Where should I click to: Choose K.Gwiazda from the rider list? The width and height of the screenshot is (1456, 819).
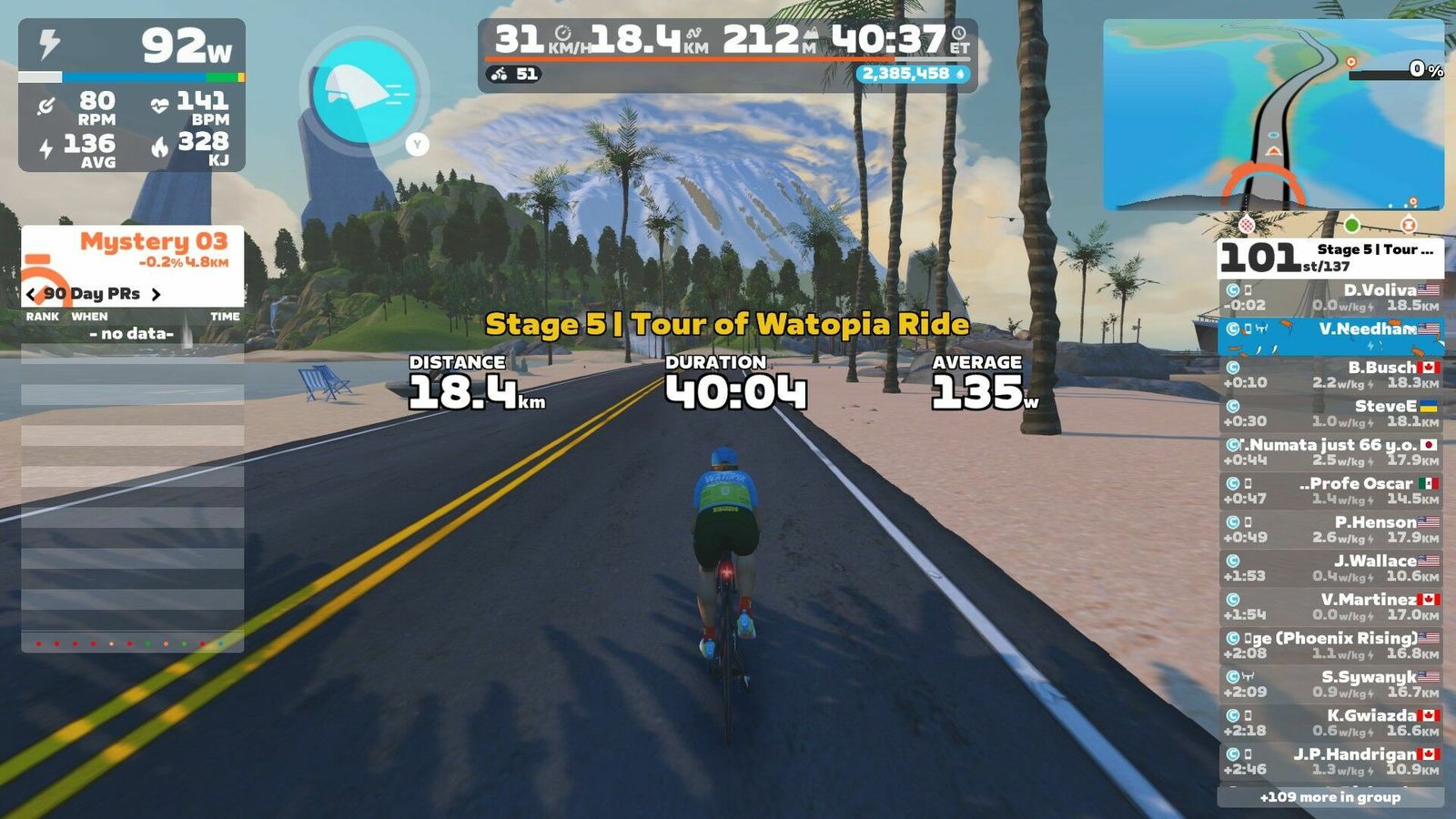pos(1330,723)
